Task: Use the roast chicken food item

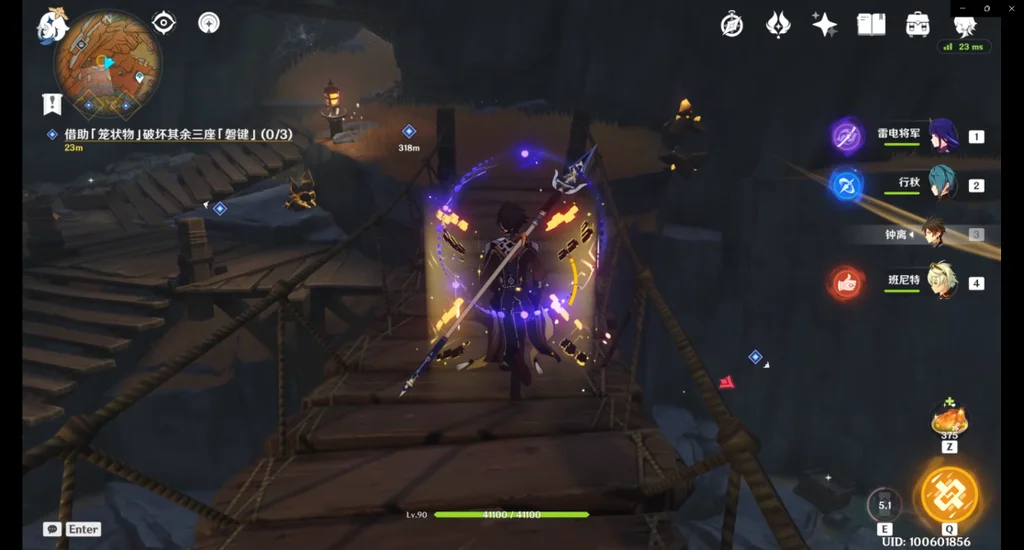Action: (948, 418)
